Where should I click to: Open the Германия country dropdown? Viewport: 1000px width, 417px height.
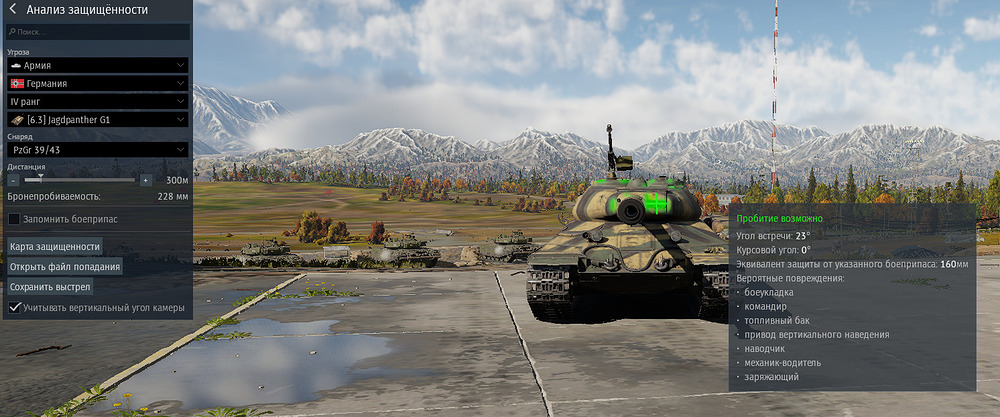98,83
